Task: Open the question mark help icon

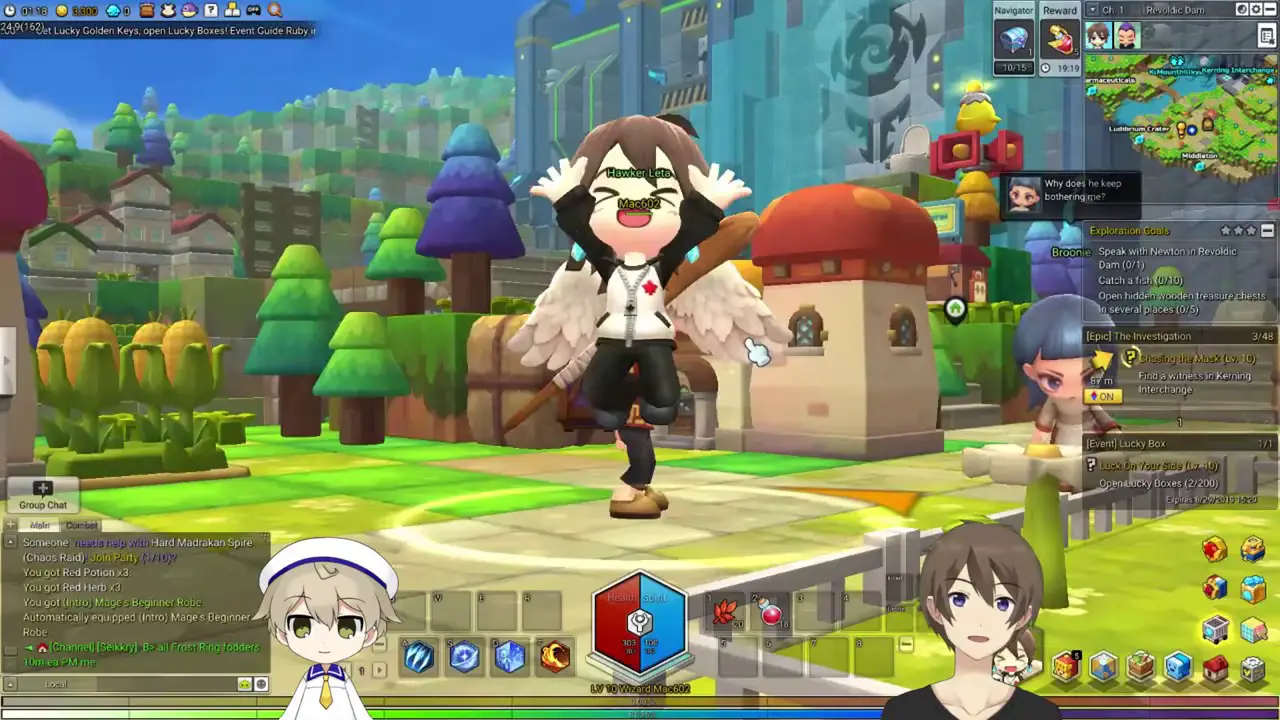Action: (x=211, y=11)
